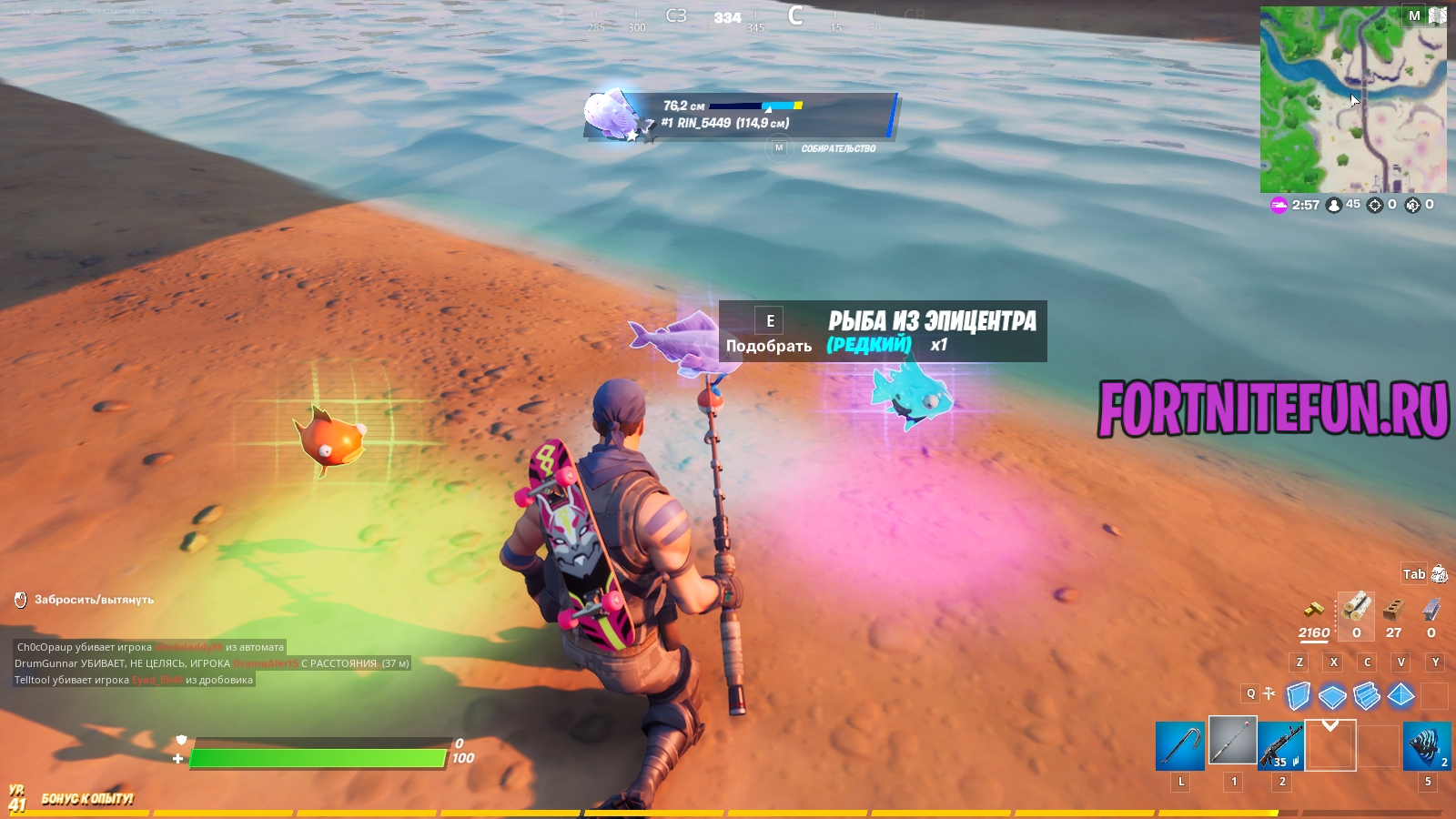
Task: Choose the wall building piece
Action: pyautogui.click(x=1299, y=696)
